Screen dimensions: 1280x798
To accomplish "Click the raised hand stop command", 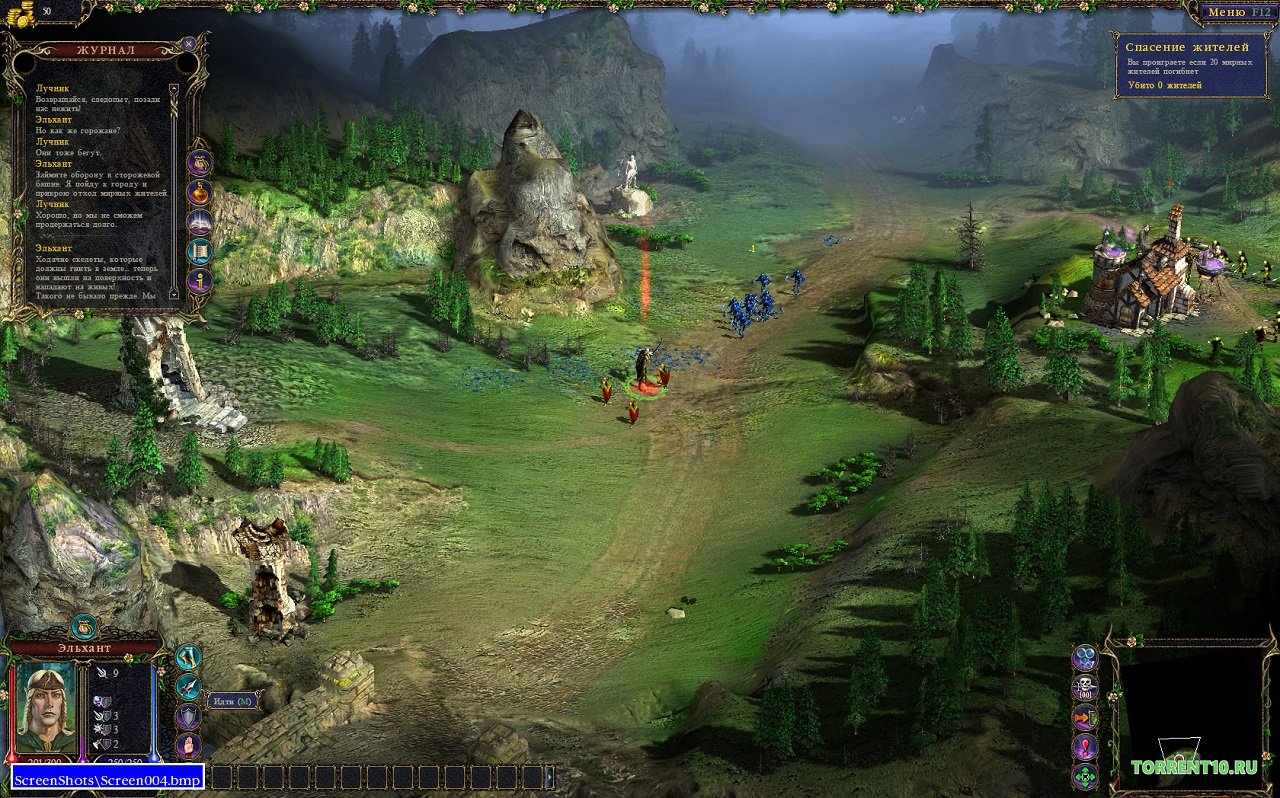I will [188, 745].
